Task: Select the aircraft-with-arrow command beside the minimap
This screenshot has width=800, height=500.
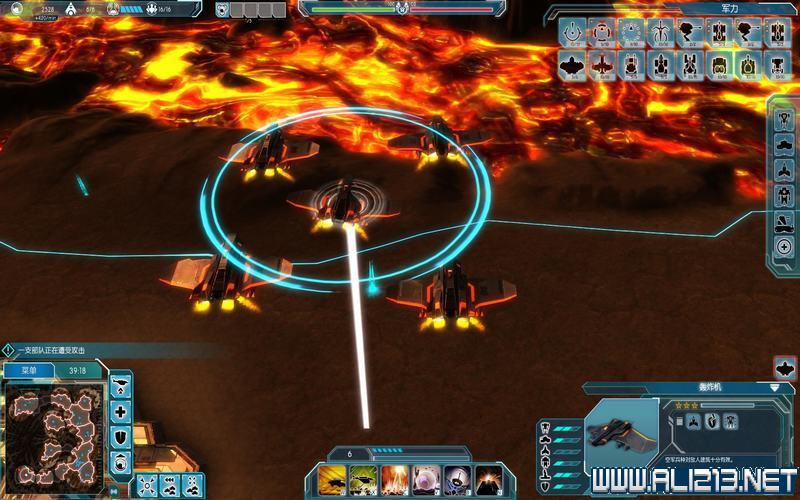Action: 121,386
